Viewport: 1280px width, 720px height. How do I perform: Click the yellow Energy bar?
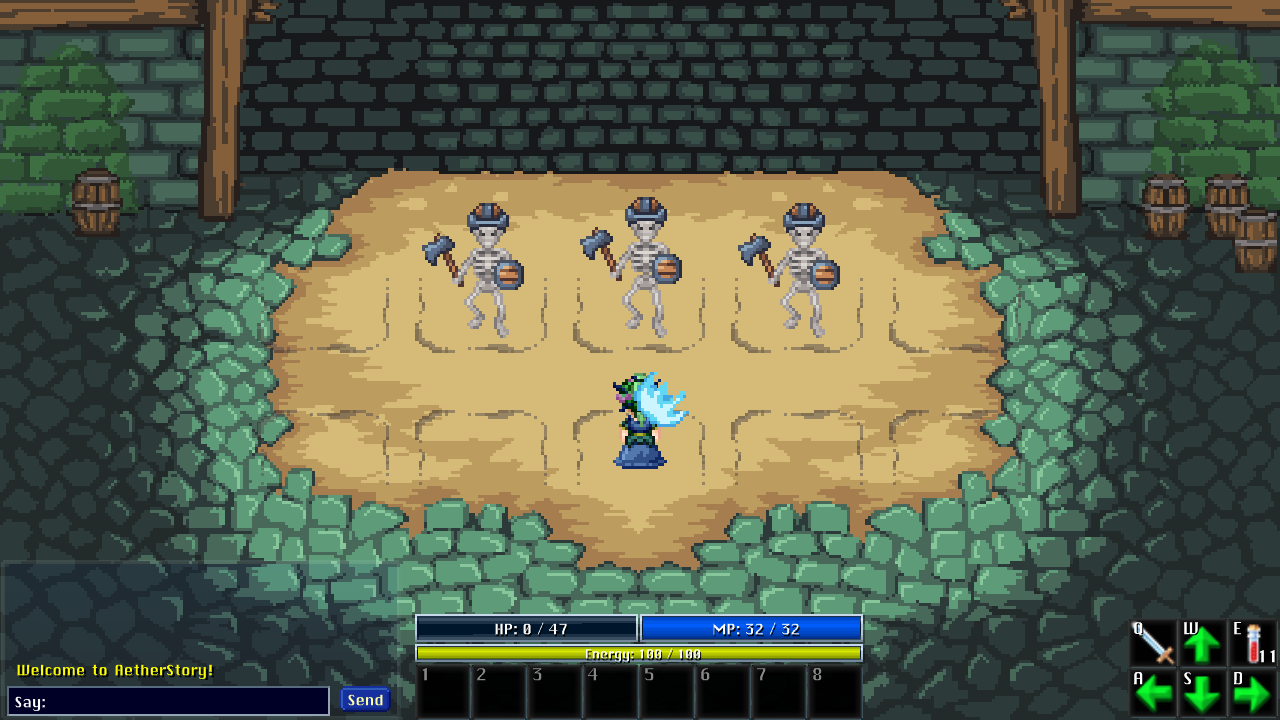coord(638,655)
